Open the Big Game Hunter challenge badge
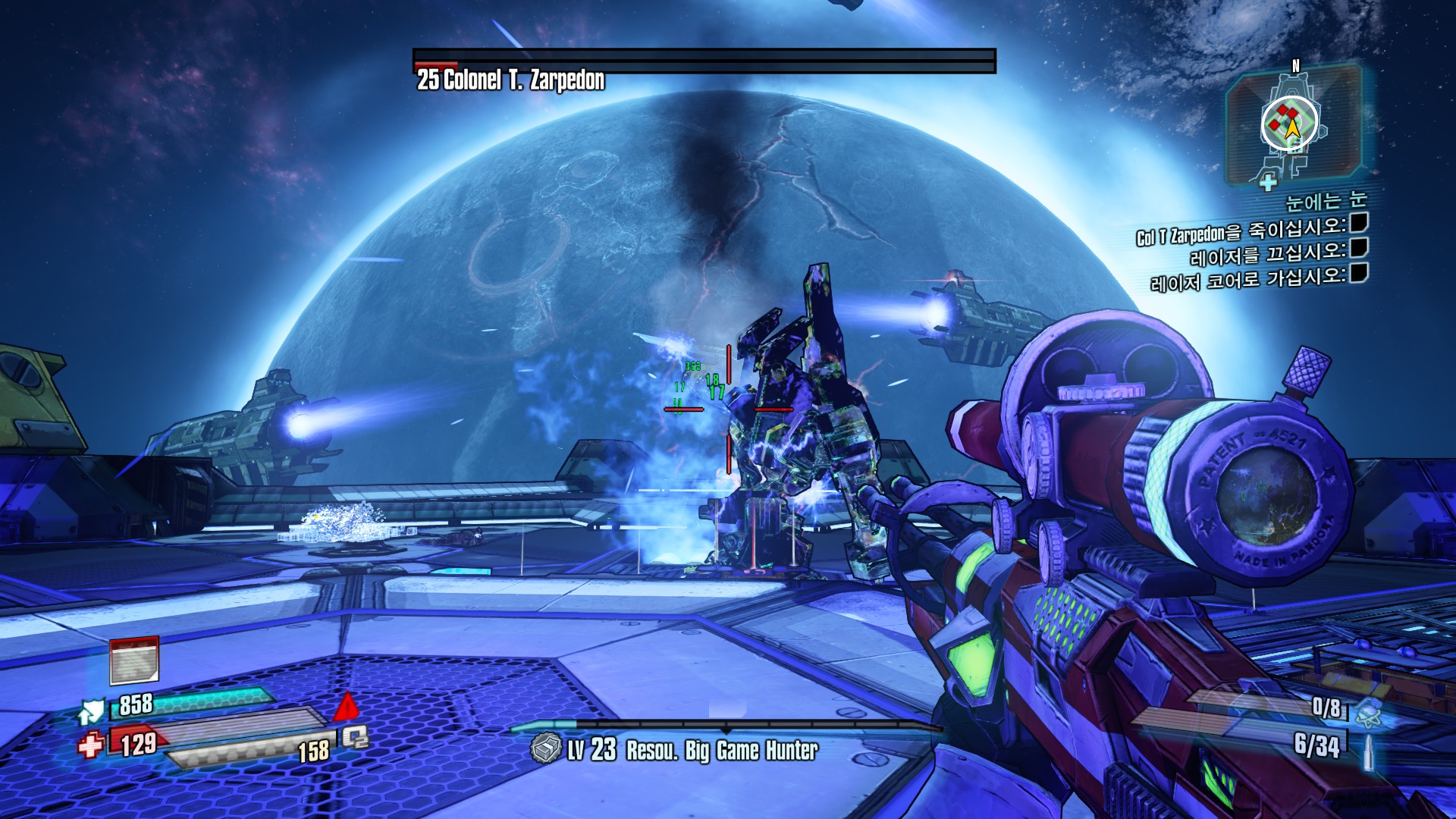The image size is (1456, 819). [545, 749]
